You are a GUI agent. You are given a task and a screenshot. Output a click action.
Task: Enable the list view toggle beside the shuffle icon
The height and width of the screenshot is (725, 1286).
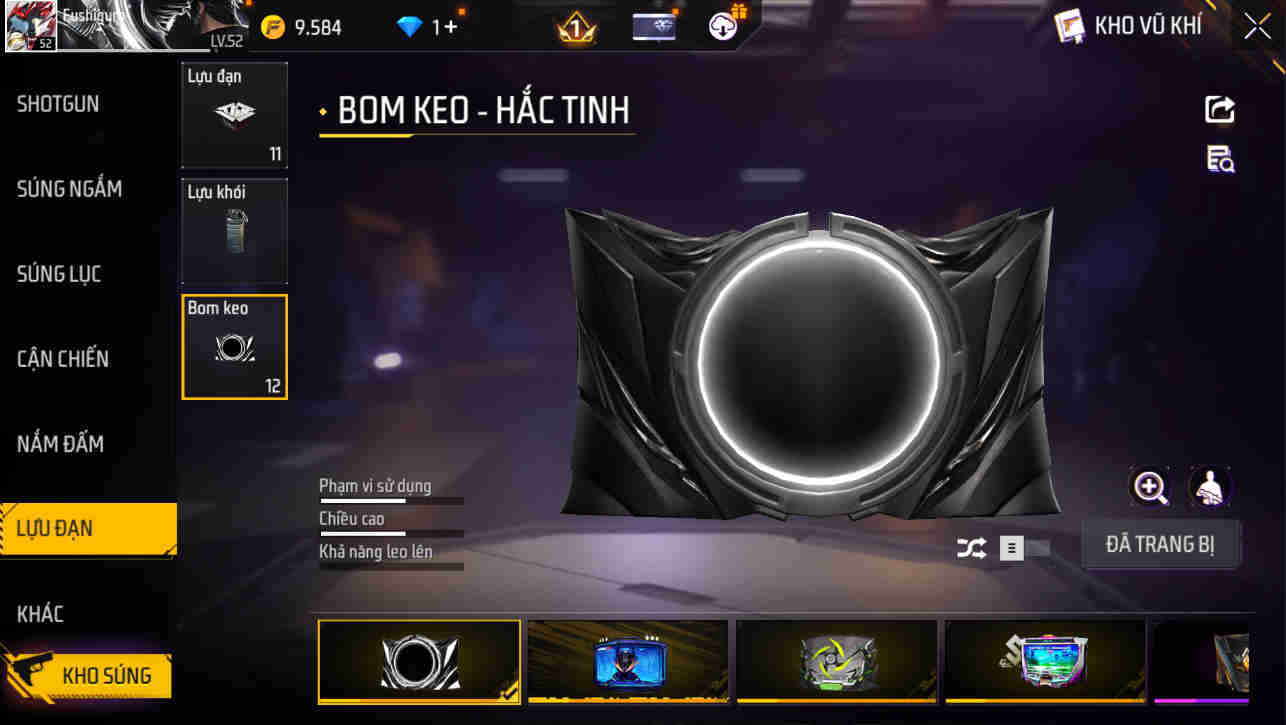click(x=1010, y=548)
